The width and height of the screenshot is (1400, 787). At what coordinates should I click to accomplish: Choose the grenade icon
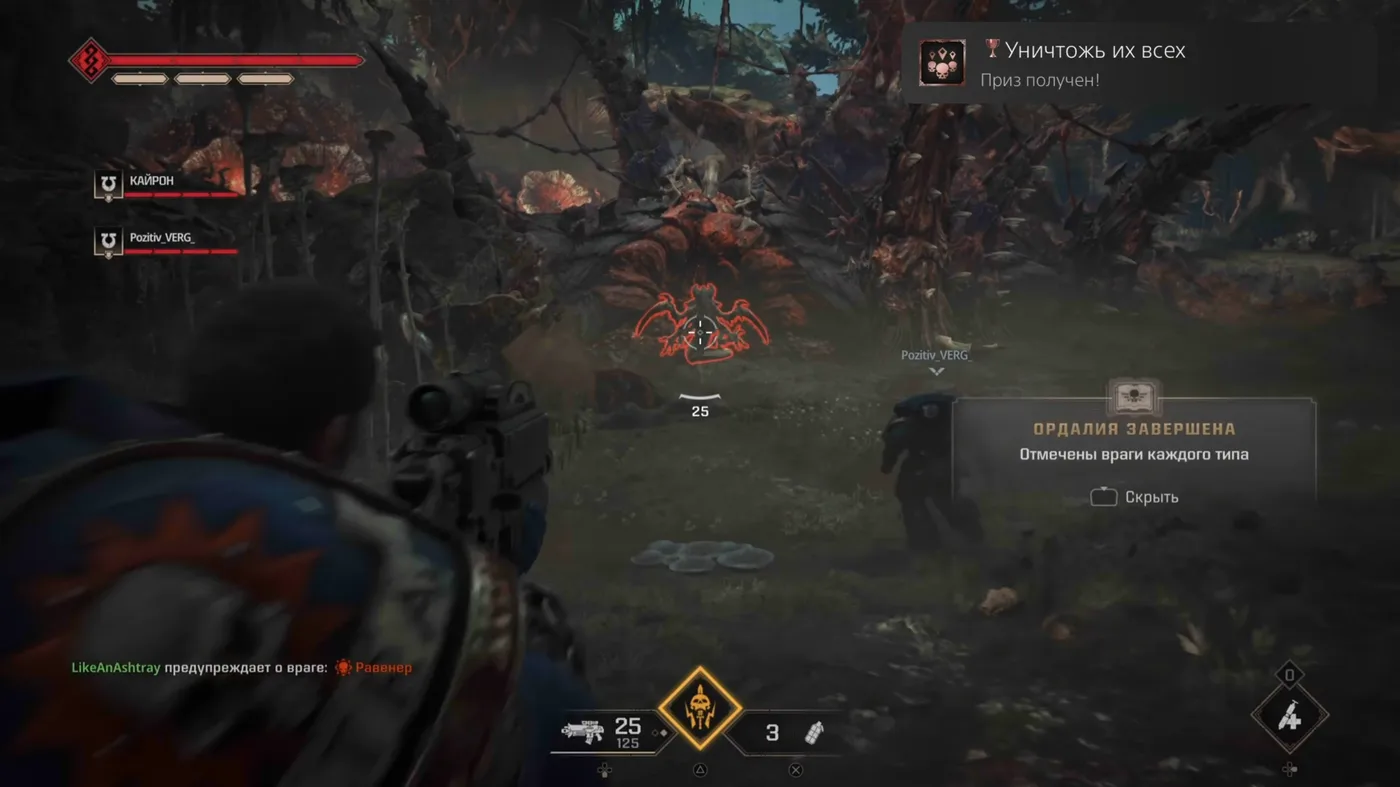tap(815, 733)
